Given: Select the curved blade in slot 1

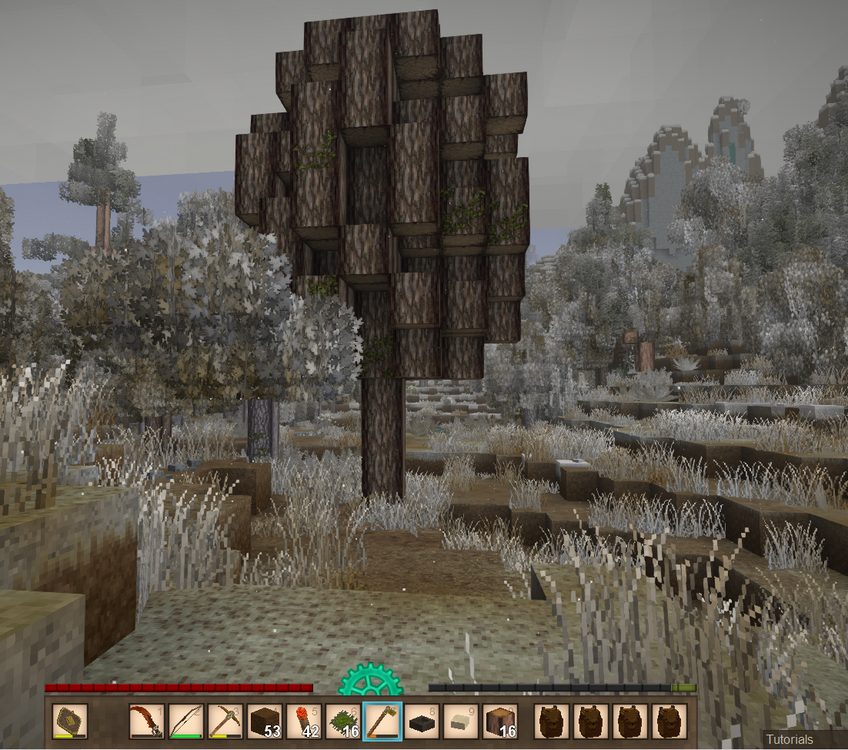Looking at the screenshot, I should pyautogui.click(x=147, y=721).
